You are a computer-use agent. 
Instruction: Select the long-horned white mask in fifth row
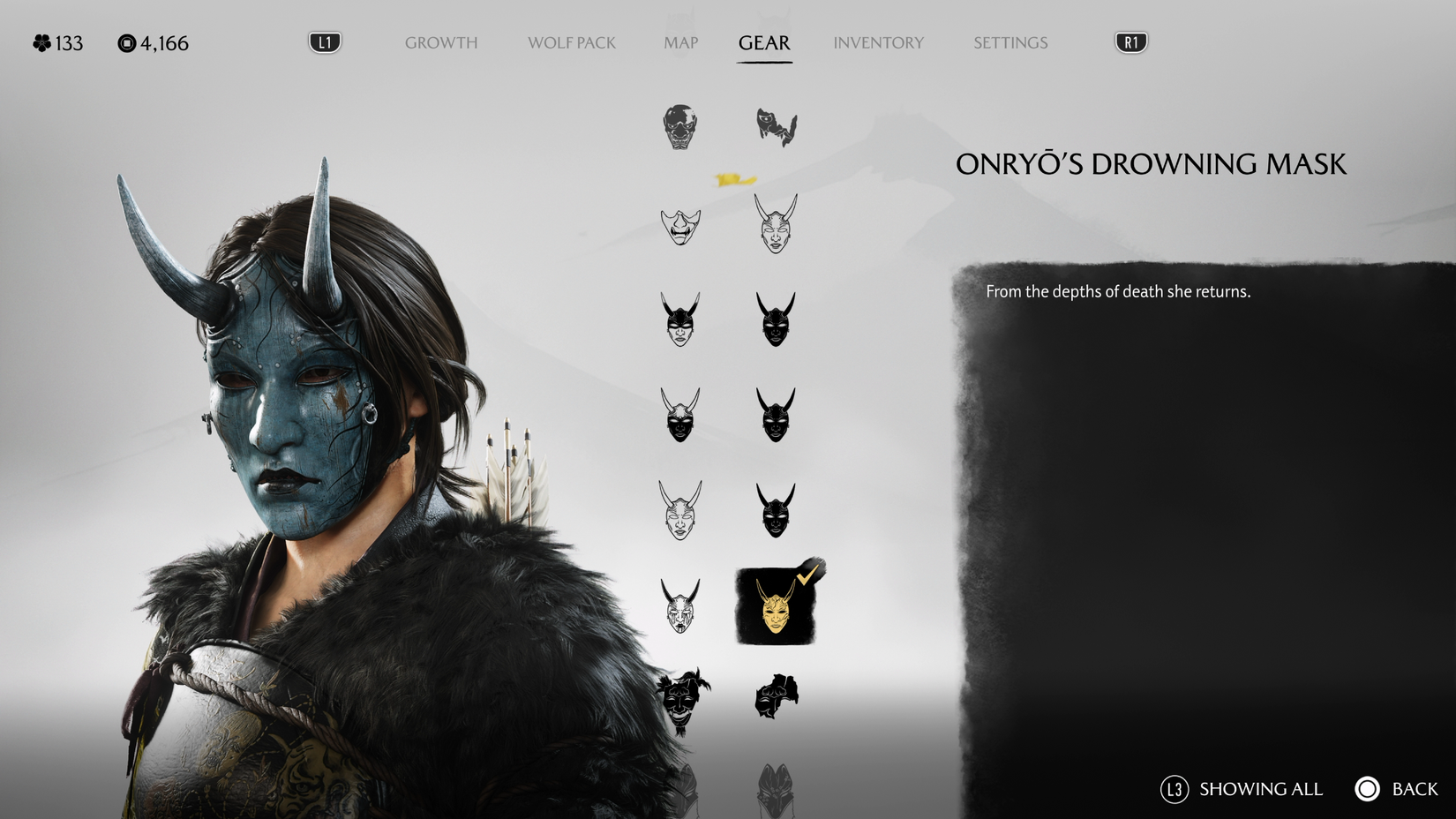pyautogui.click(x=679, y=507)
